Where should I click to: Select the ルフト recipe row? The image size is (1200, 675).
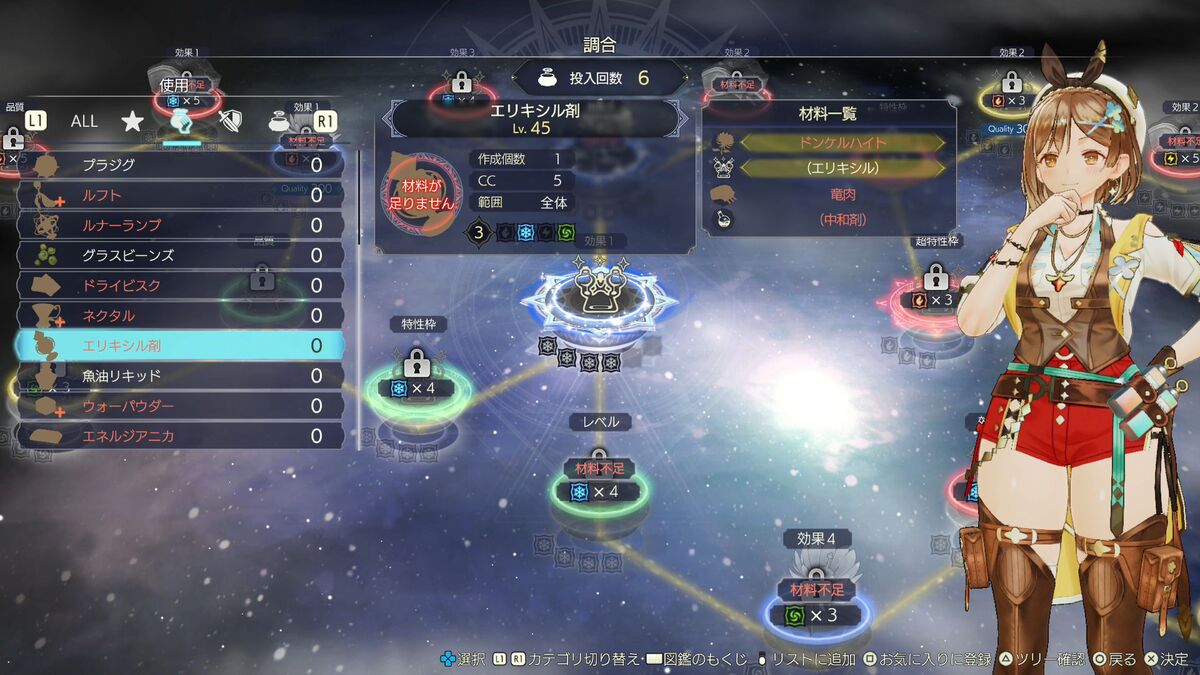click(180, 195)
